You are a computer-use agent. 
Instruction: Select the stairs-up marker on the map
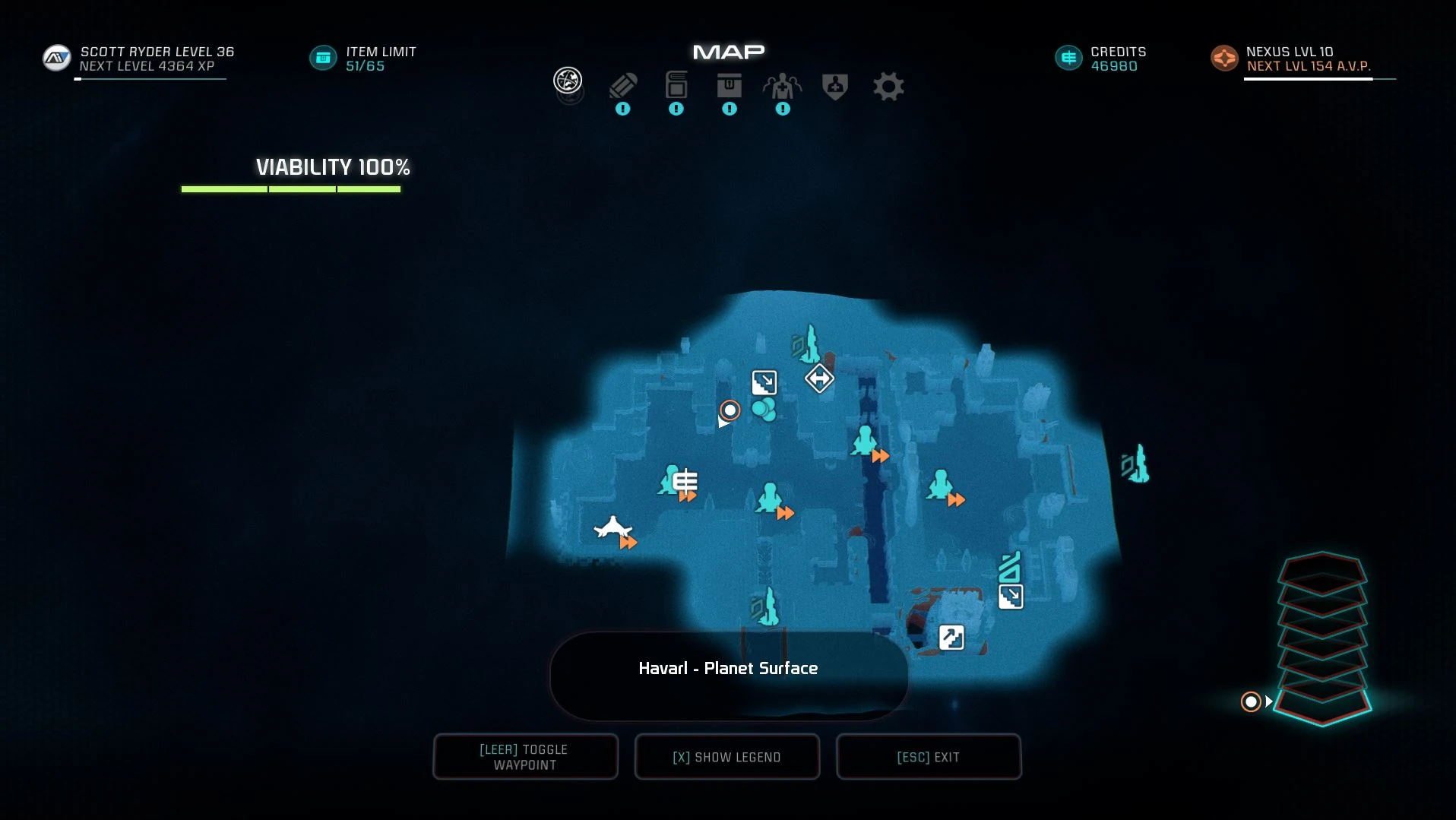(951, 637)
